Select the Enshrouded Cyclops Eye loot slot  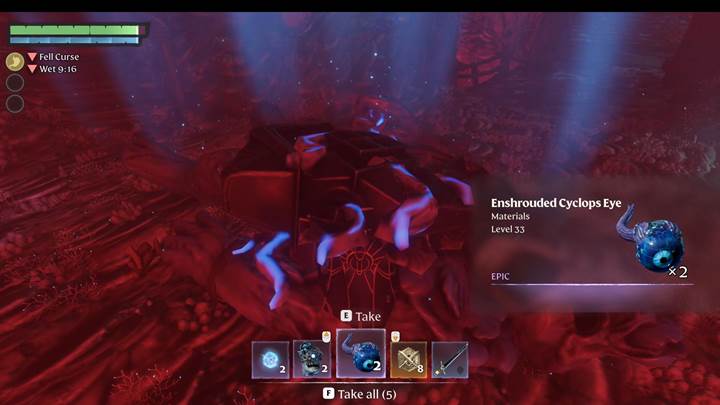[x=360, y=354]
